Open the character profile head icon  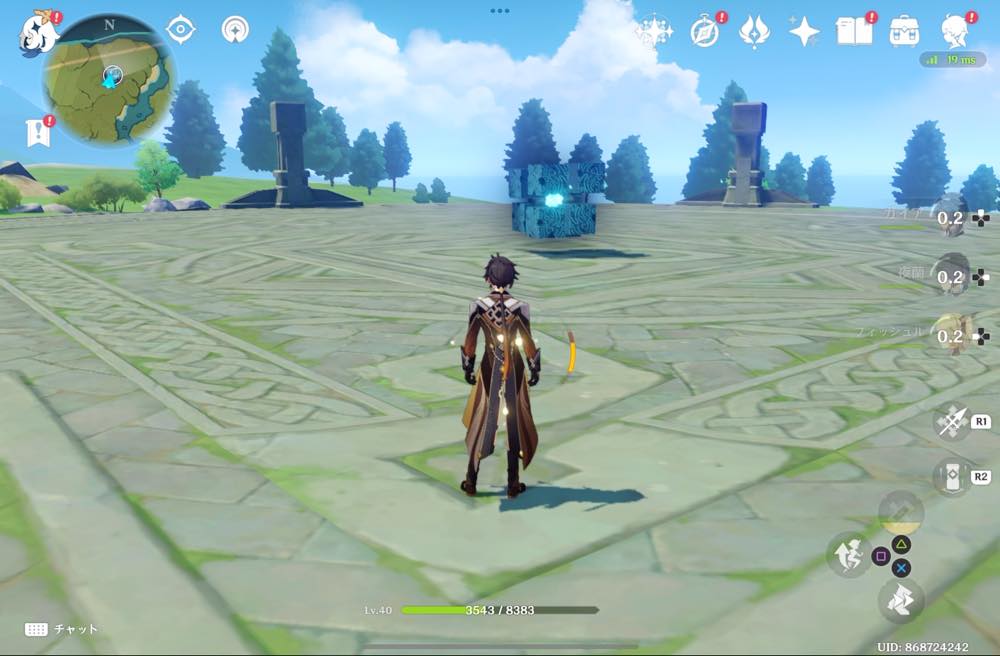[957, 31]
